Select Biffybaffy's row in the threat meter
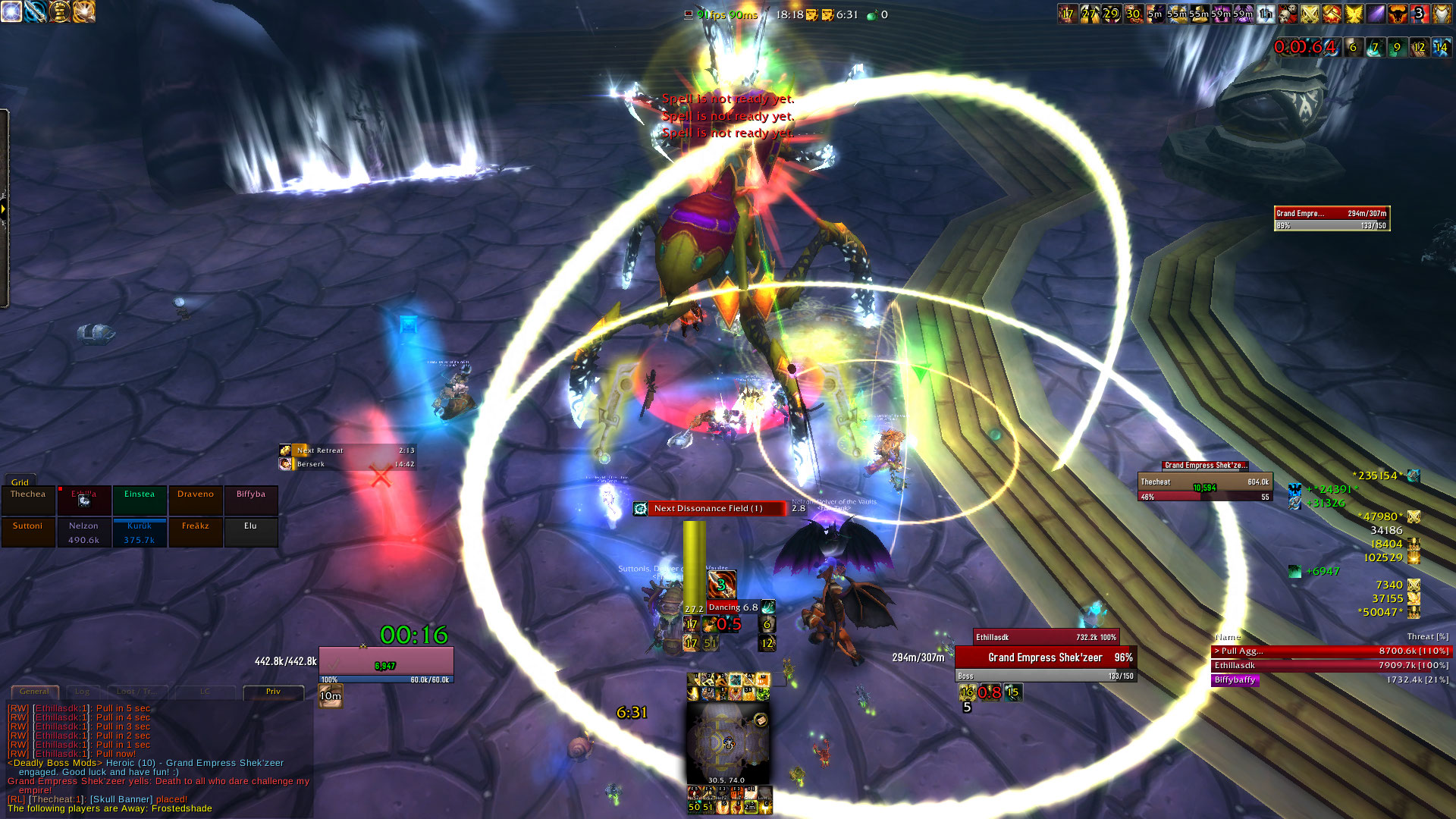 [x=1331, y=680]
